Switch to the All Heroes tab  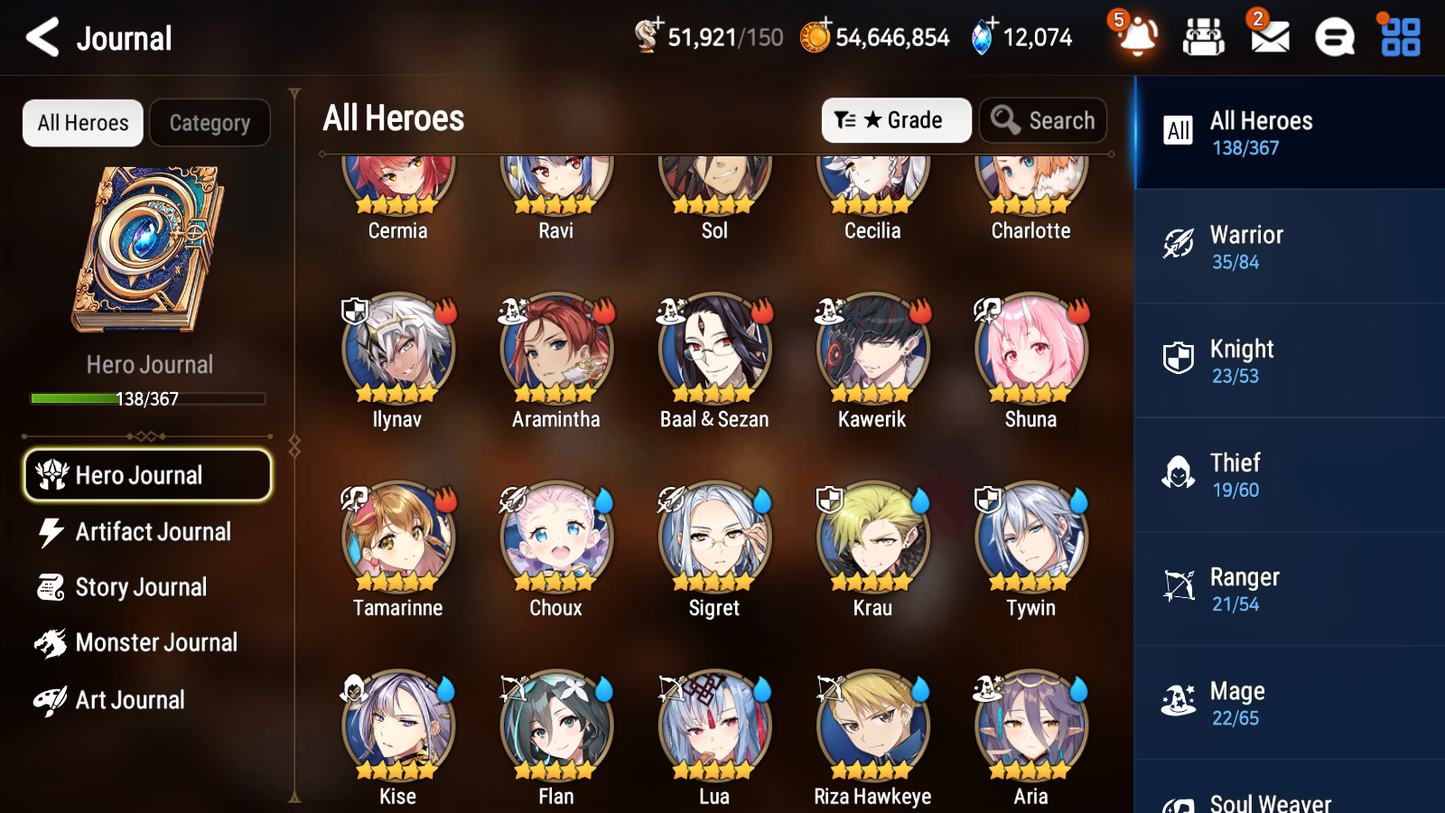point(82,122)
